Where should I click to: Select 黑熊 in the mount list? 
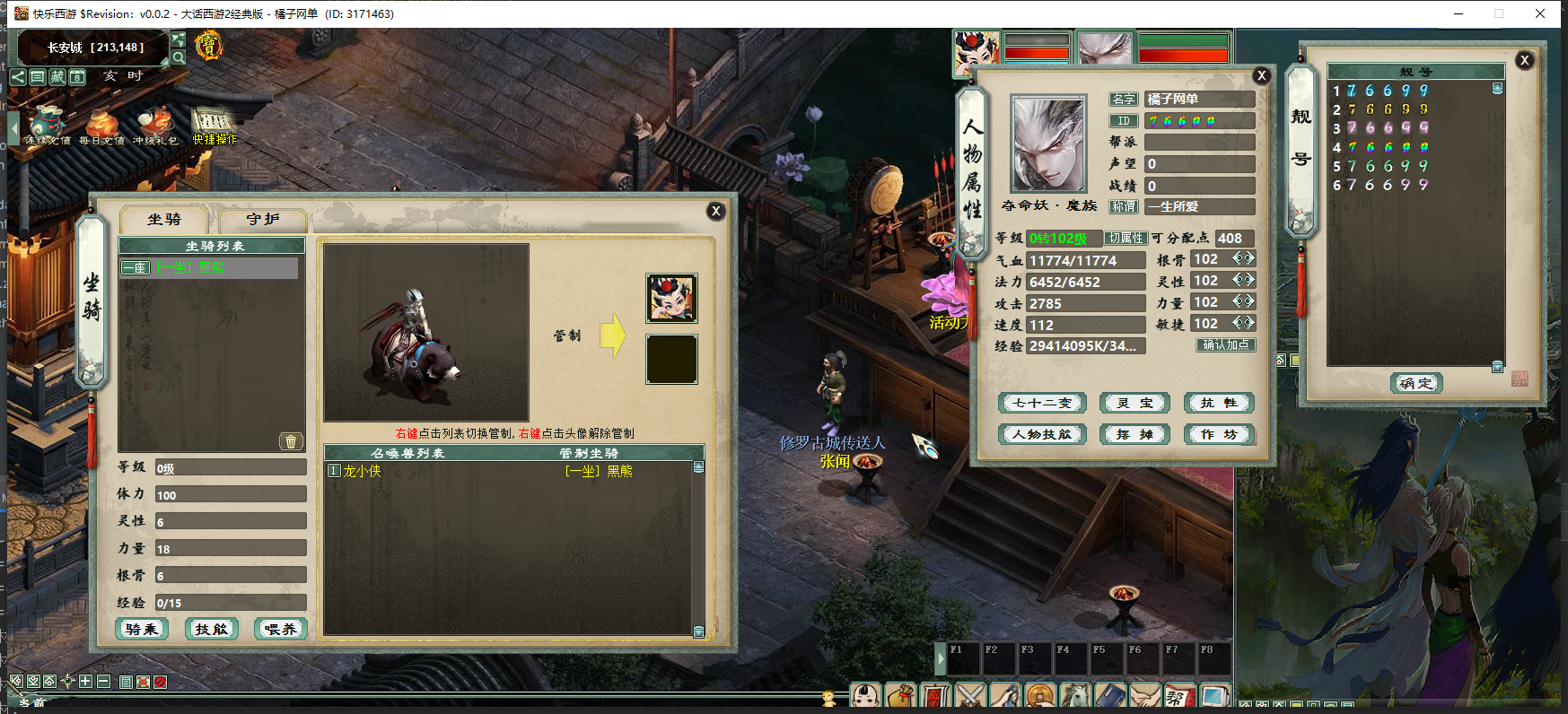tap(209, 267)
